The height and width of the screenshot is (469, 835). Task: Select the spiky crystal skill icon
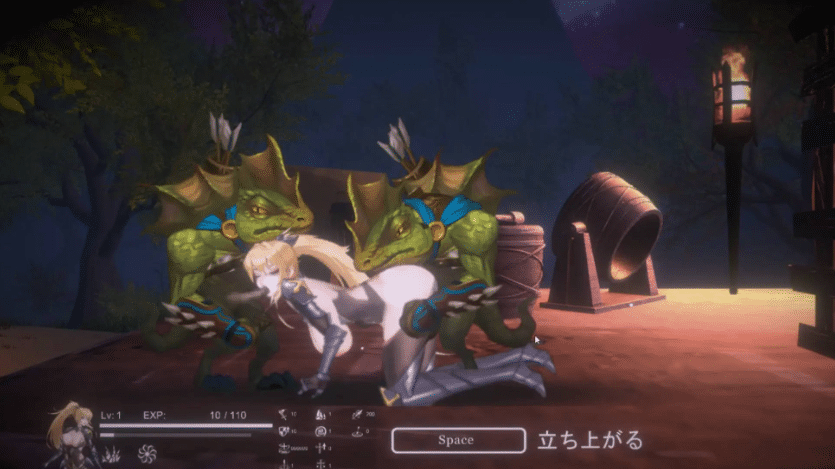113,455
